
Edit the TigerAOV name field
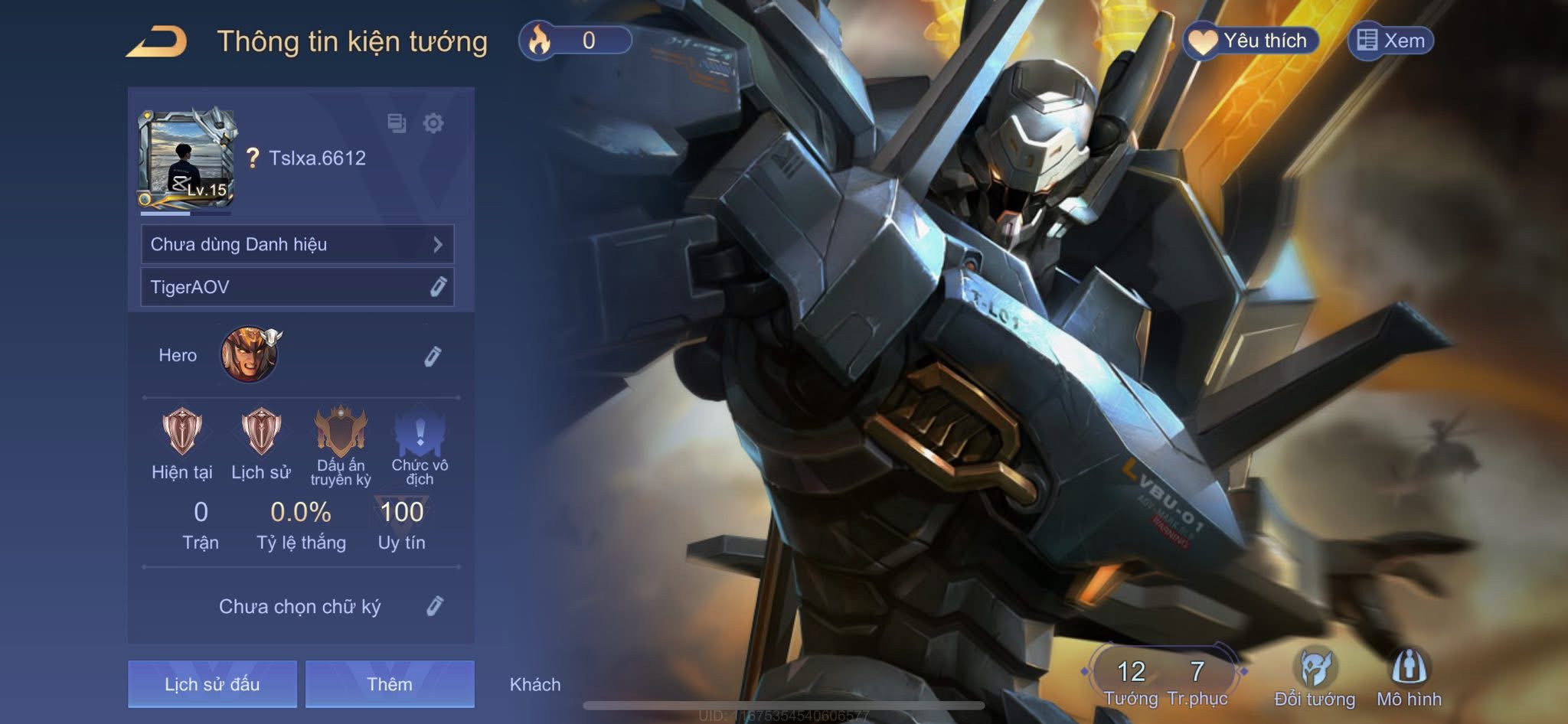[438, 287]
